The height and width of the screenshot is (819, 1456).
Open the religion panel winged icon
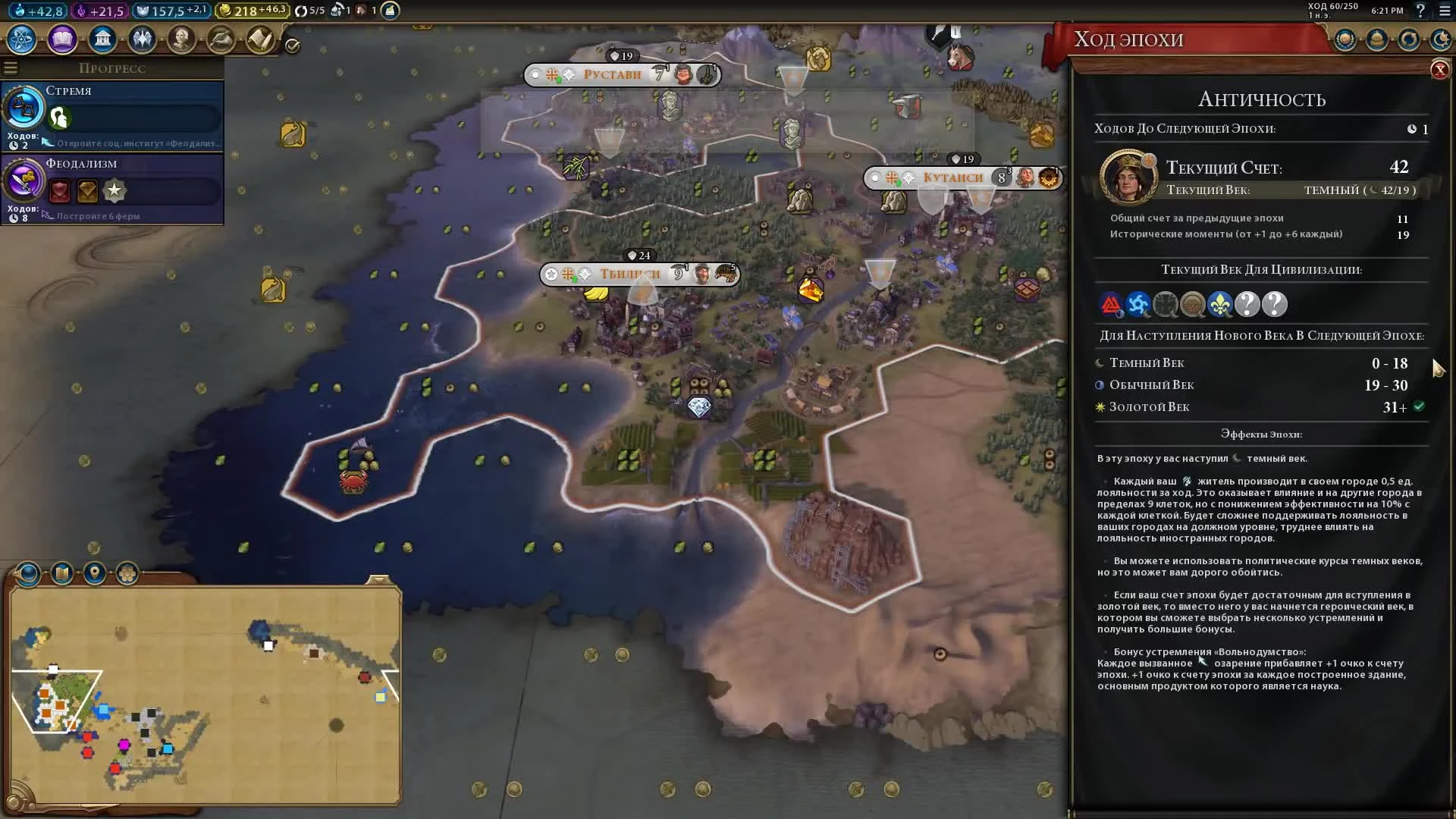tap(143, 38)
